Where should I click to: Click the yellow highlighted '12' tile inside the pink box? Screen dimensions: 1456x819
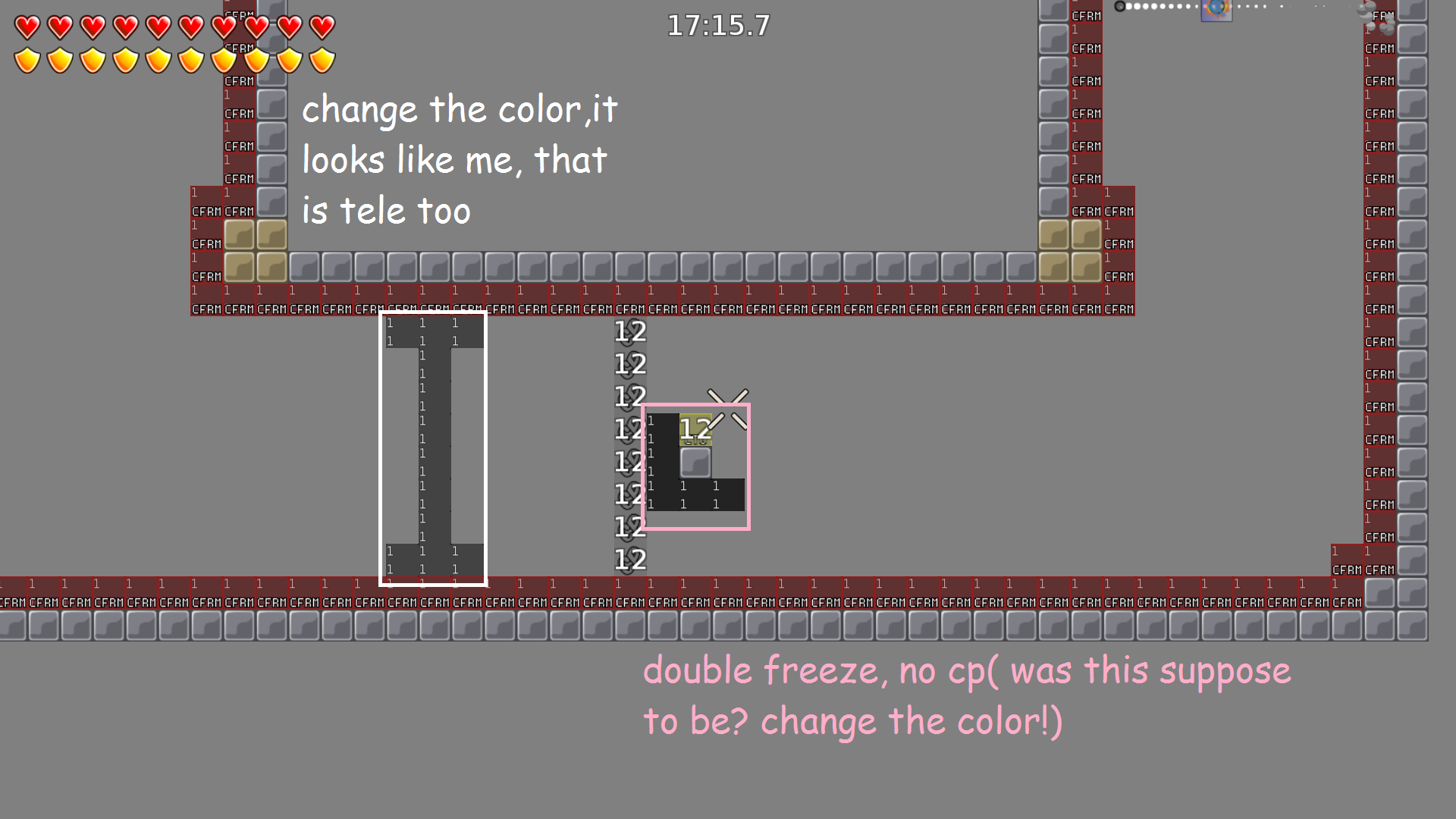point(695,430)
